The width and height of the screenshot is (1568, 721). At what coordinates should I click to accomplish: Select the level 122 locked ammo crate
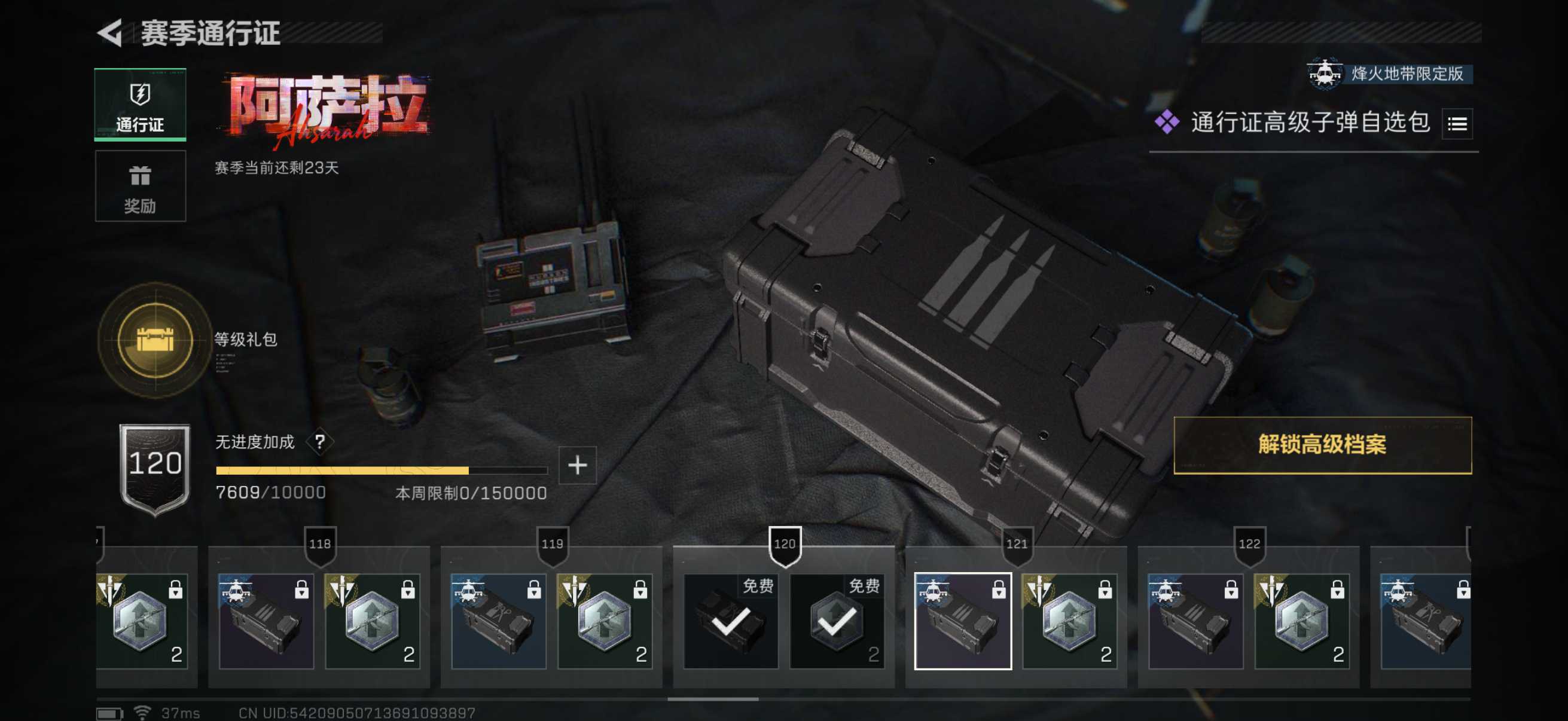coord(1195,621)
